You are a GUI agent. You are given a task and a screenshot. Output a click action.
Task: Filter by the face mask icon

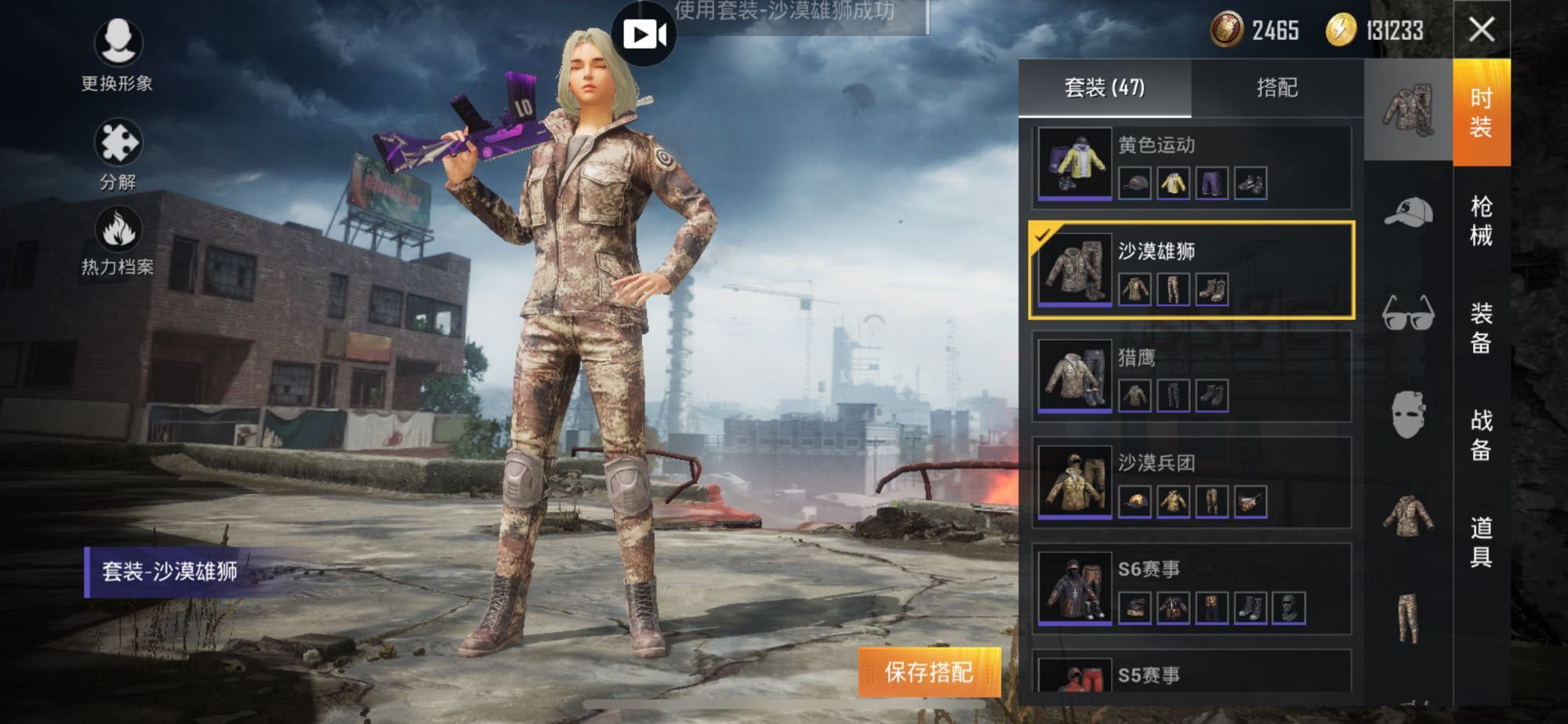click(1408, 414)
